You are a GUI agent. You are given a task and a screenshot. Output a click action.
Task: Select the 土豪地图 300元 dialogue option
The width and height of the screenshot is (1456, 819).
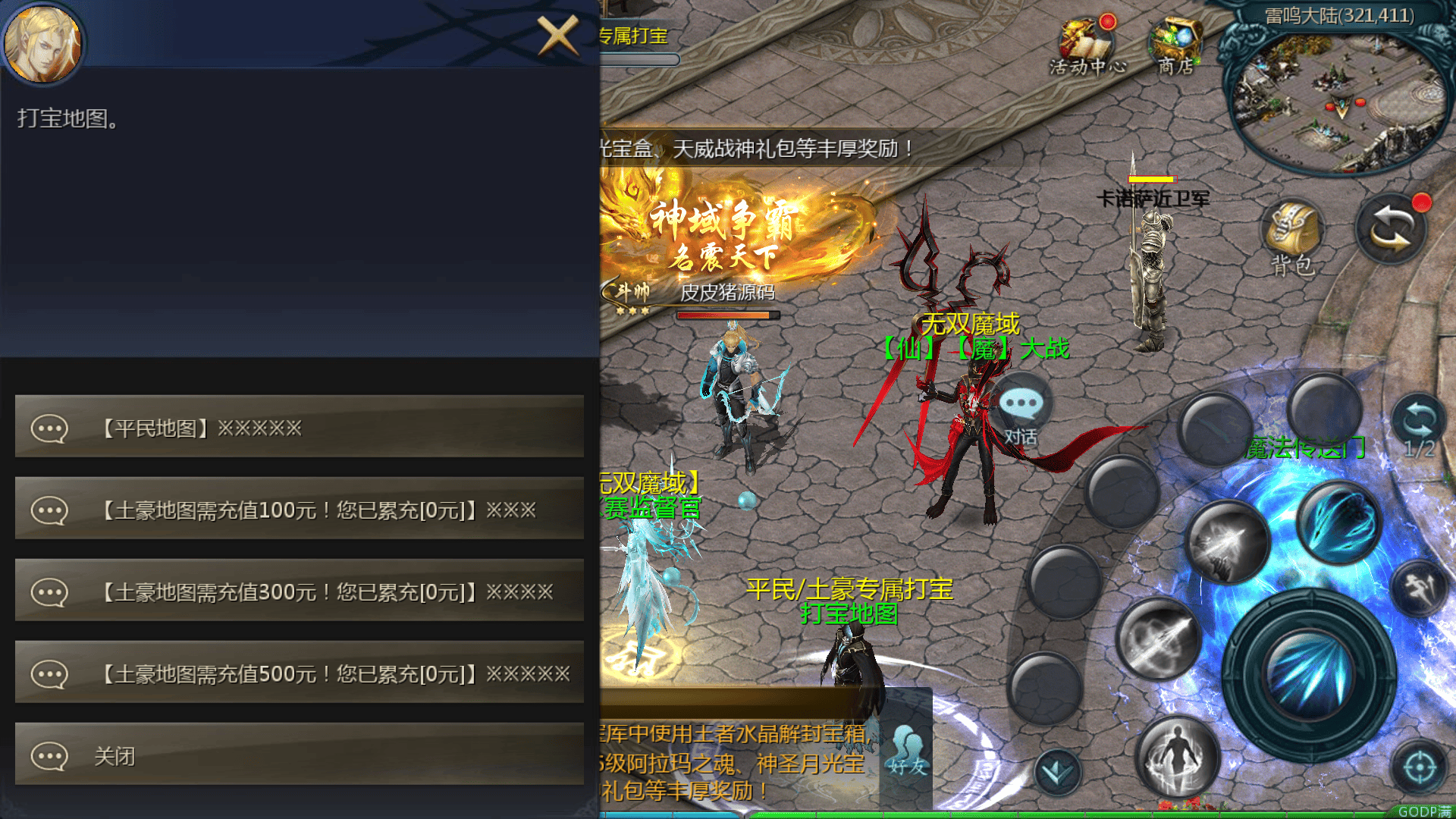[300, 591]
